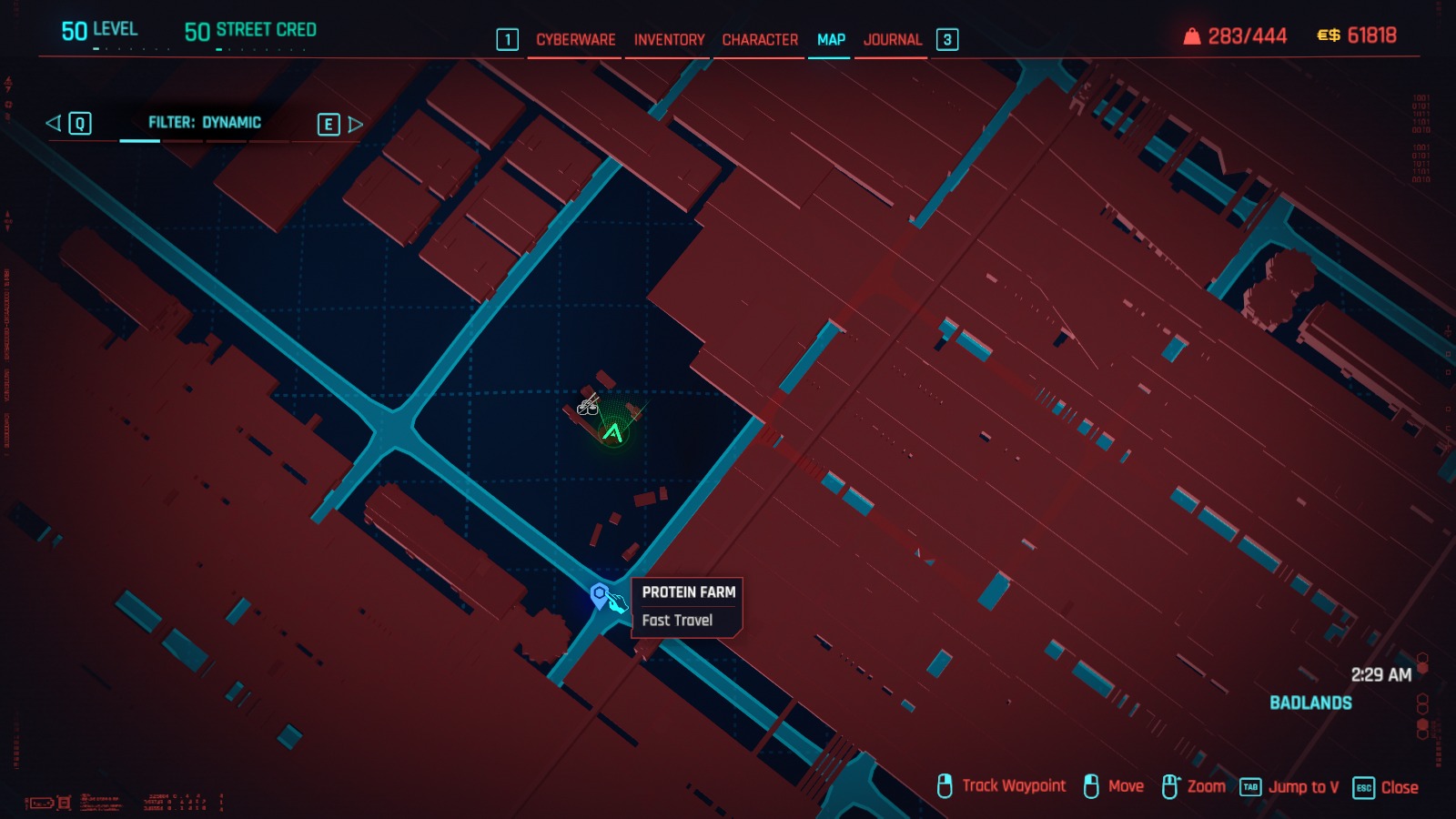This screenshot has width=1456, height=819.
Task: Toggle the map filter with the Q key button
Action: [78, 123]
